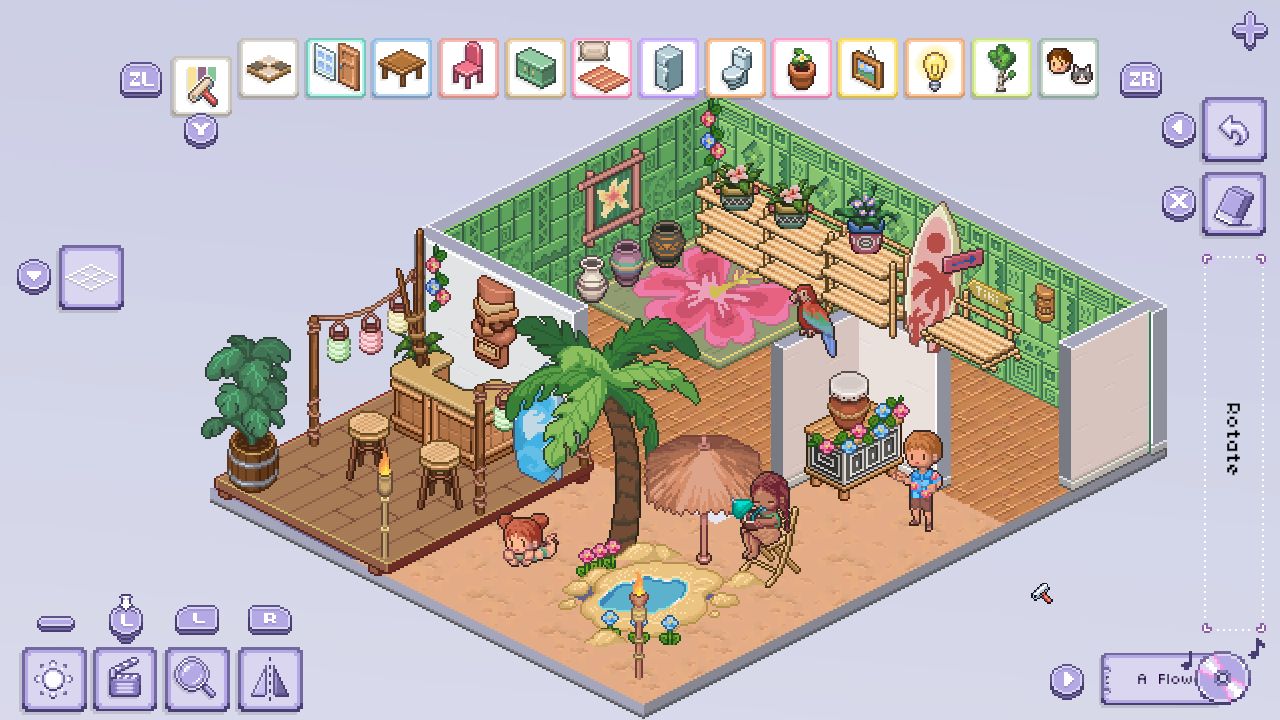Select the lightbulb lighting category
The height and width of the screenshot is (720, 1280).
[x=934, y=70]
